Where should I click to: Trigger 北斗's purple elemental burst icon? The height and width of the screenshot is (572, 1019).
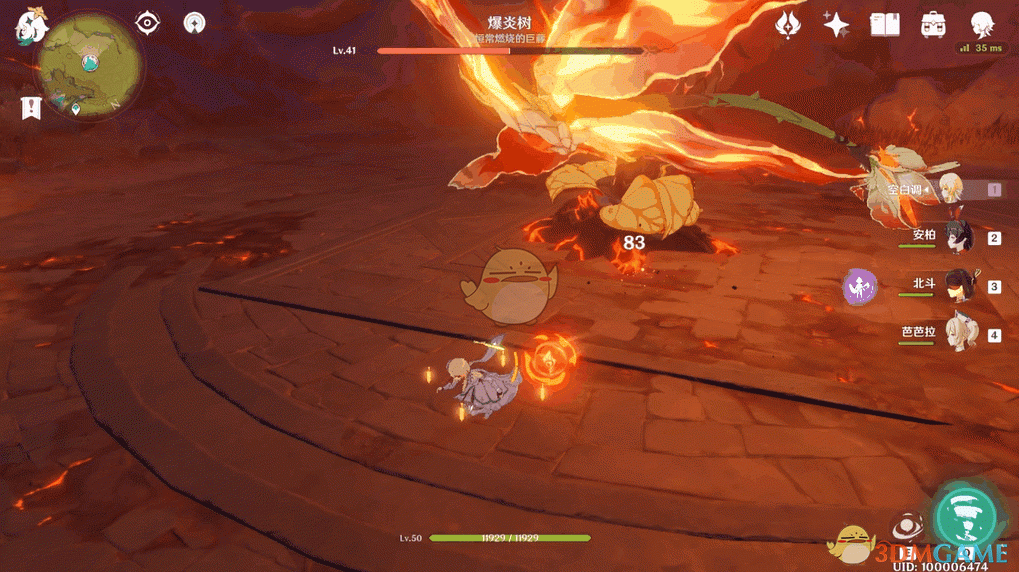click(860, 287)
